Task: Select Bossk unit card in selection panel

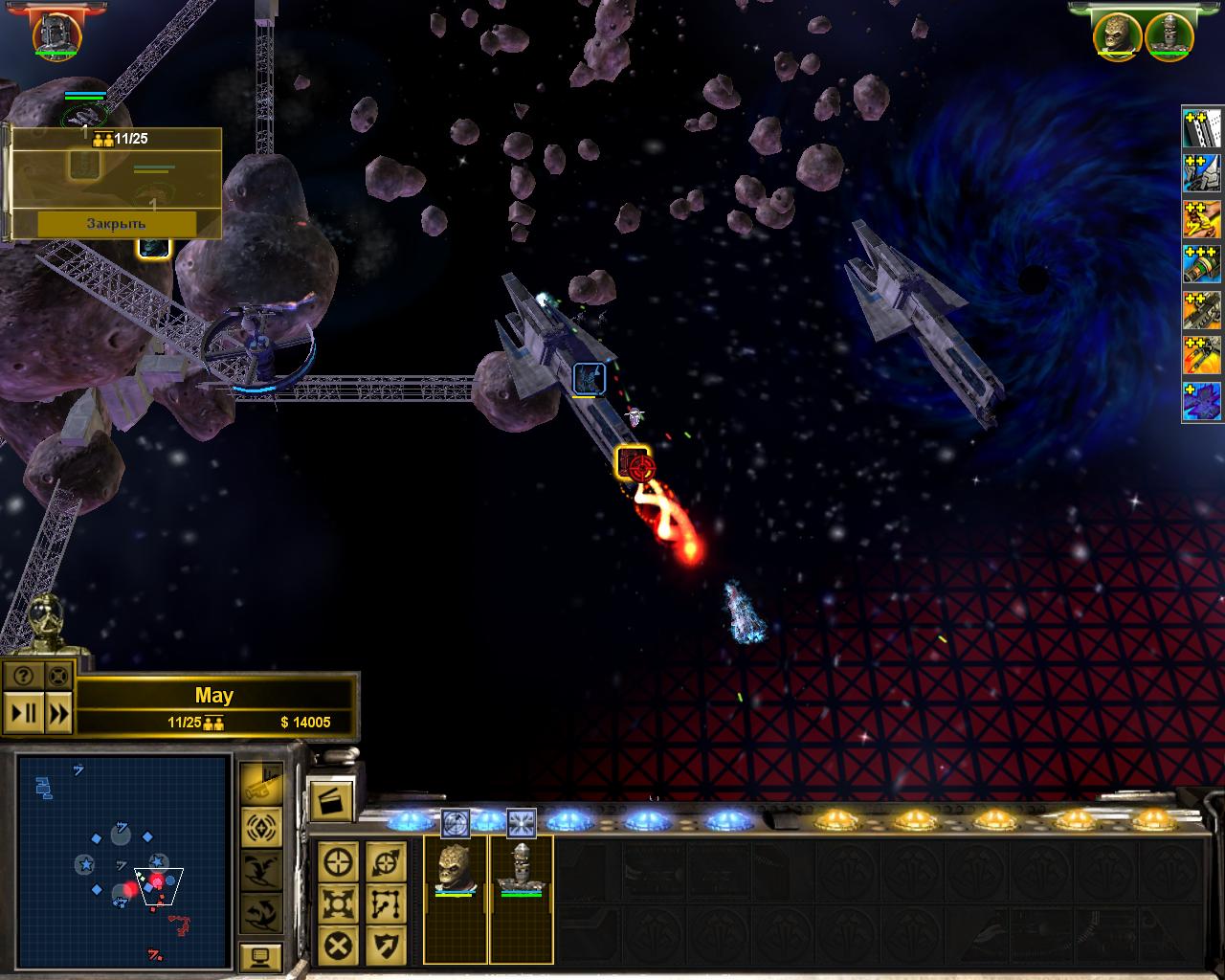Action: (456, 868)
